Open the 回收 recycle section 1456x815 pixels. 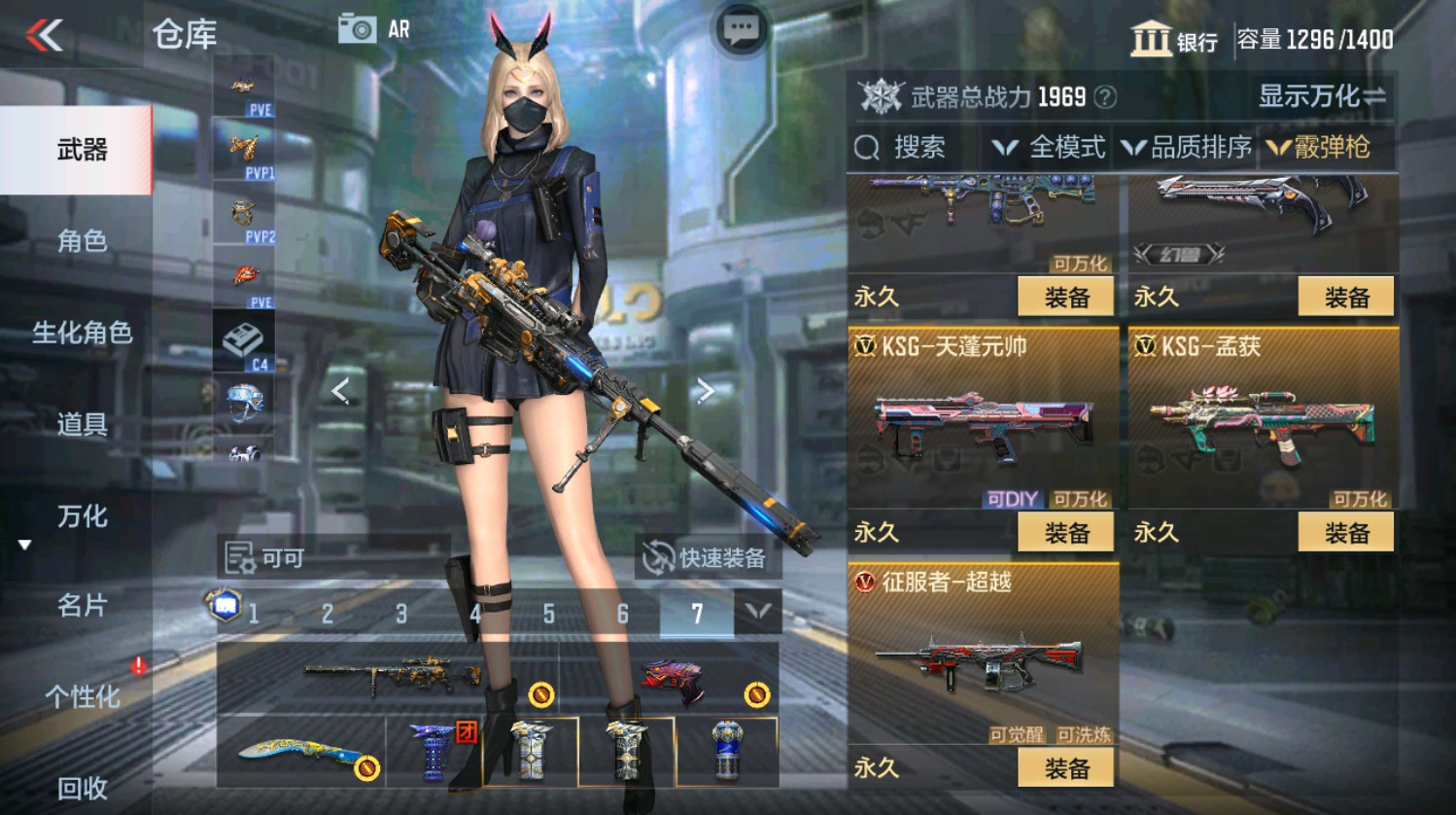83,790
